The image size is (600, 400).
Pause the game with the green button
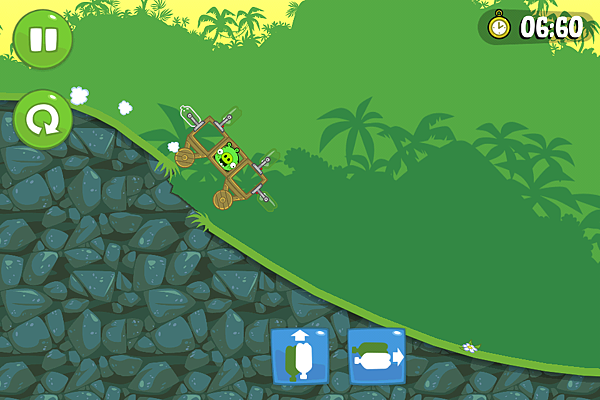[42, 40]
